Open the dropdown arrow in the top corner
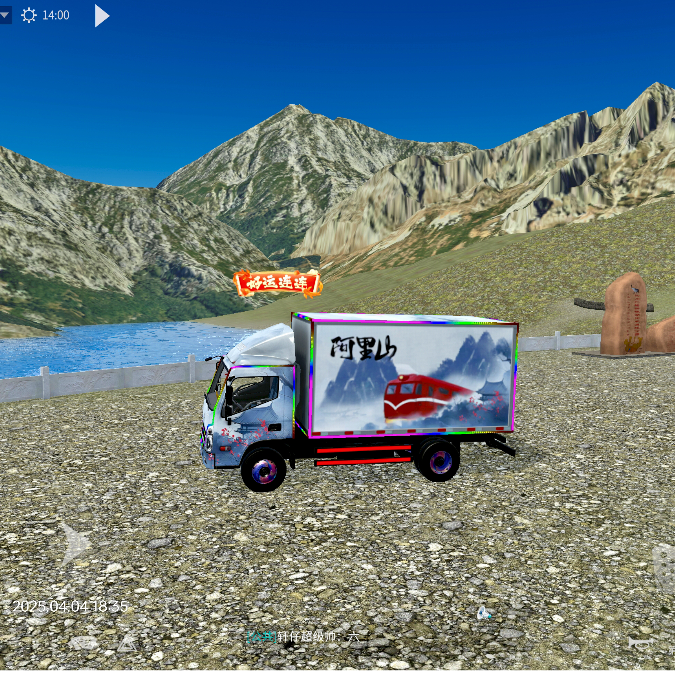Viewport: 675px width, 675px height. click(5, 16)
